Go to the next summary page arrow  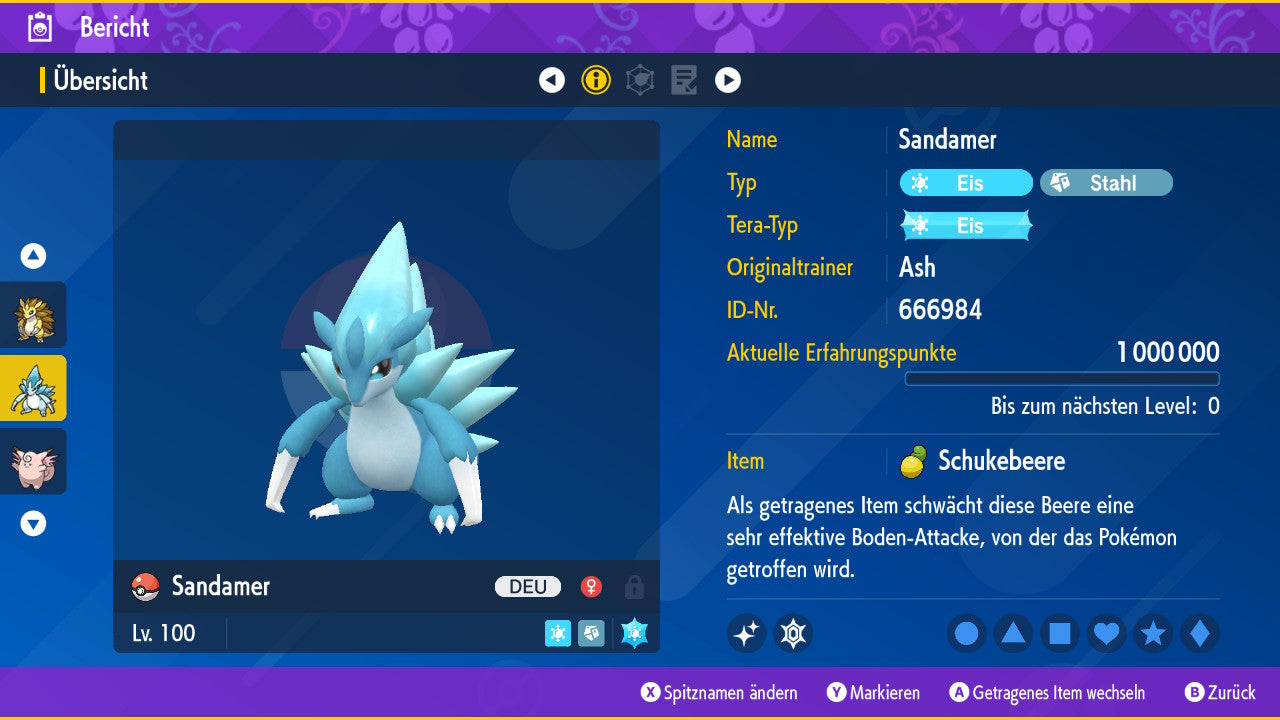point(728,80)
